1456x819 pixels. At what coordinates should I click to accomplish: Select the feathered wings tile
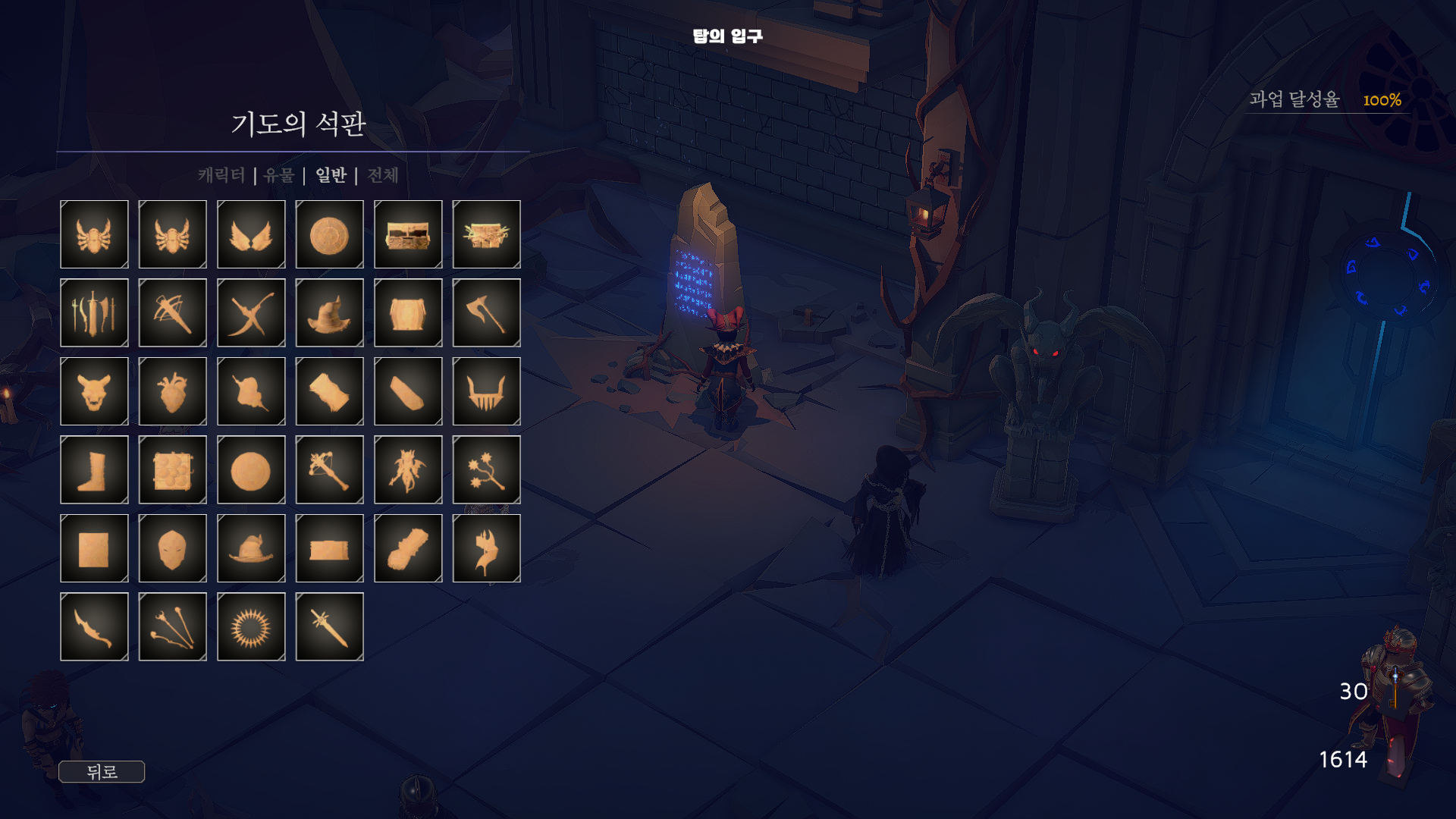point(251,234)
